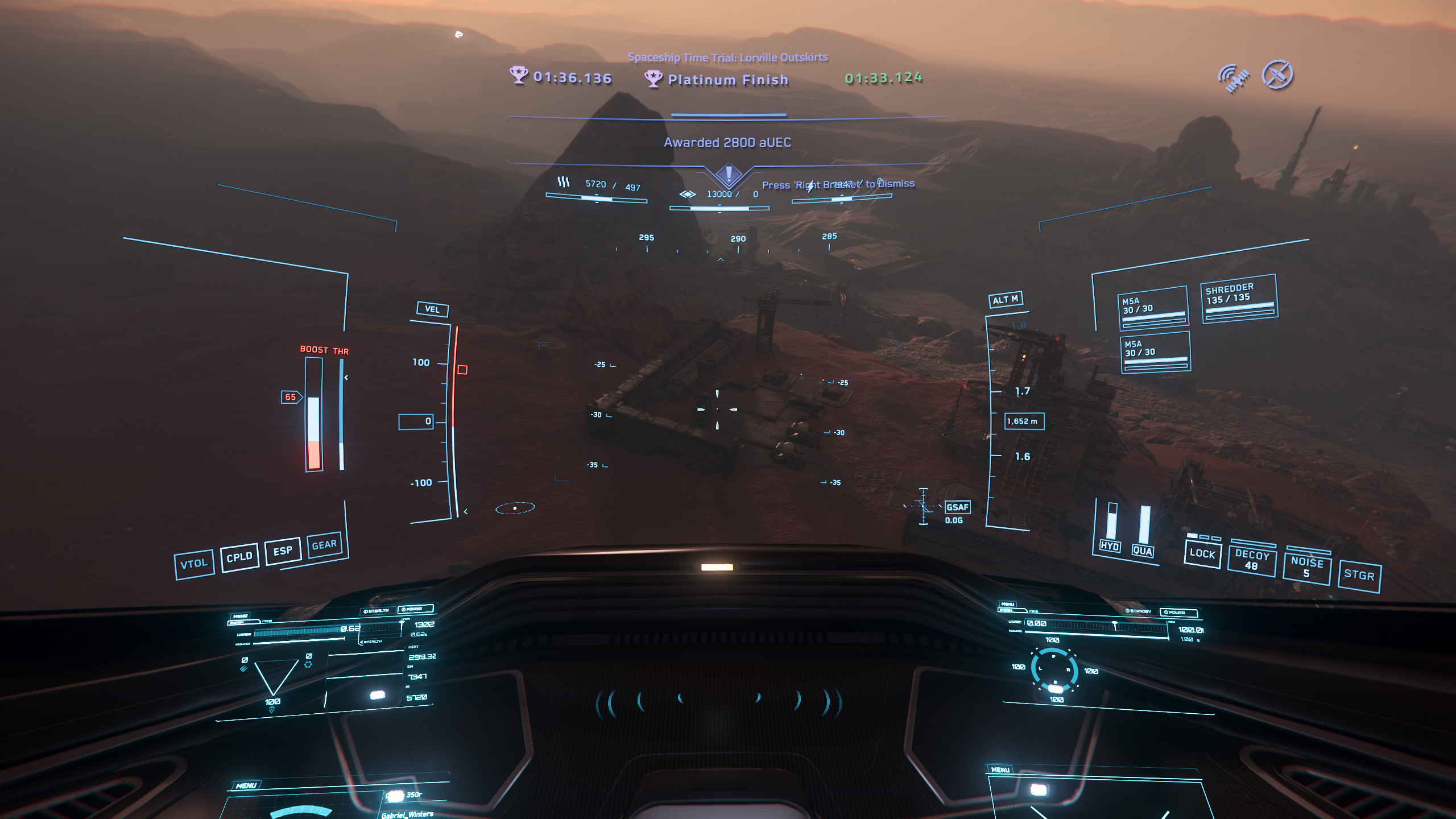Toggle the ESP assist indicator

pyautogui.click(x=283, y=551)
